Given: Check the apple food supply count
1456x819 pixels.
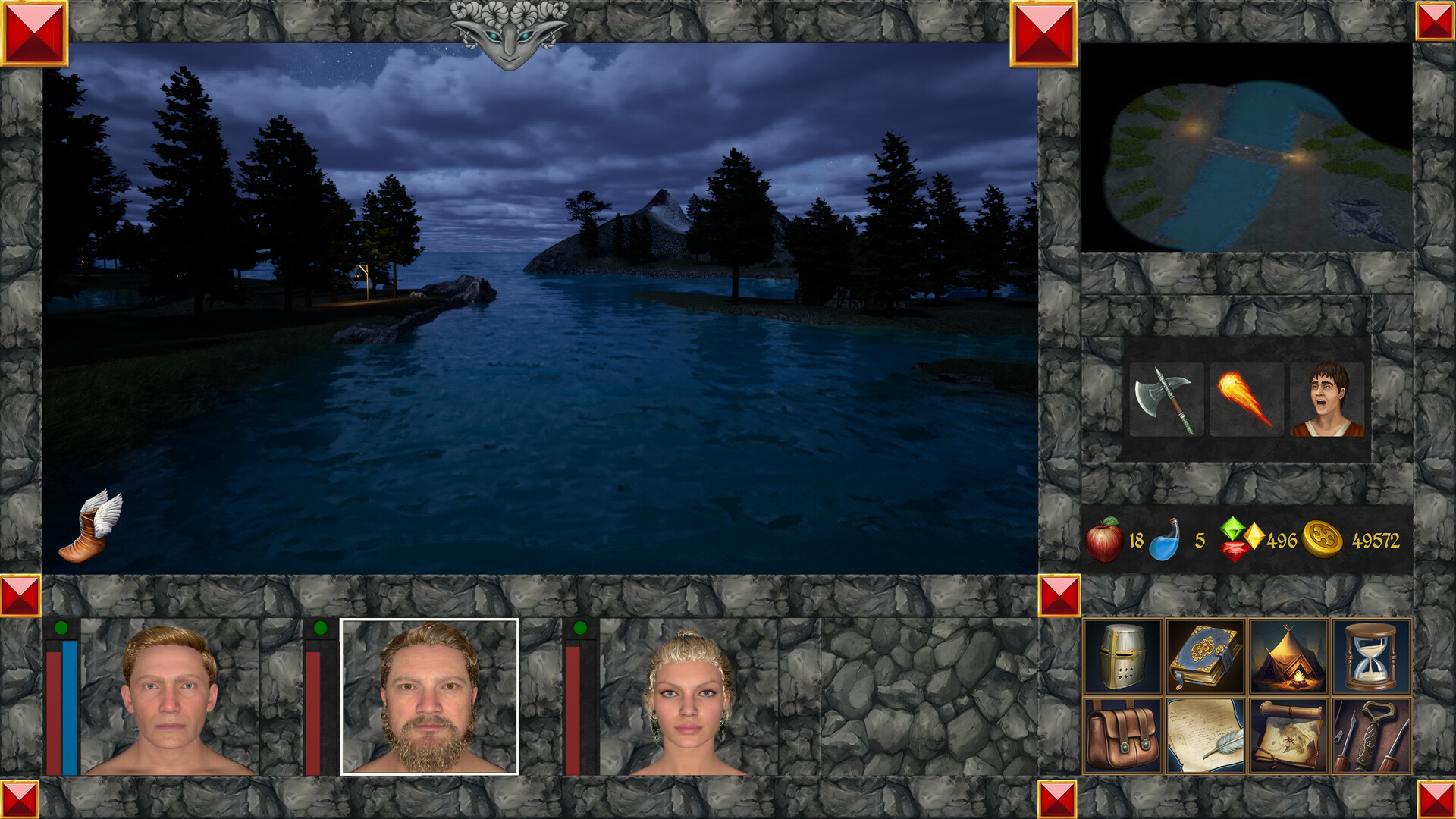Looking at the screenshot, I should pos(1106,539).
